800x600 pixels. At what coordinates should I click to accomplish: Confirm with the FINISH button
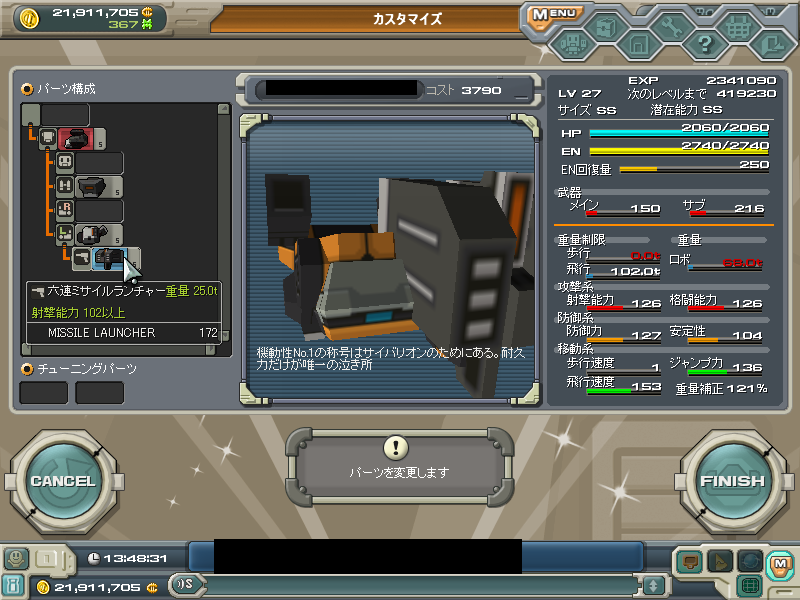pos(732,481)
